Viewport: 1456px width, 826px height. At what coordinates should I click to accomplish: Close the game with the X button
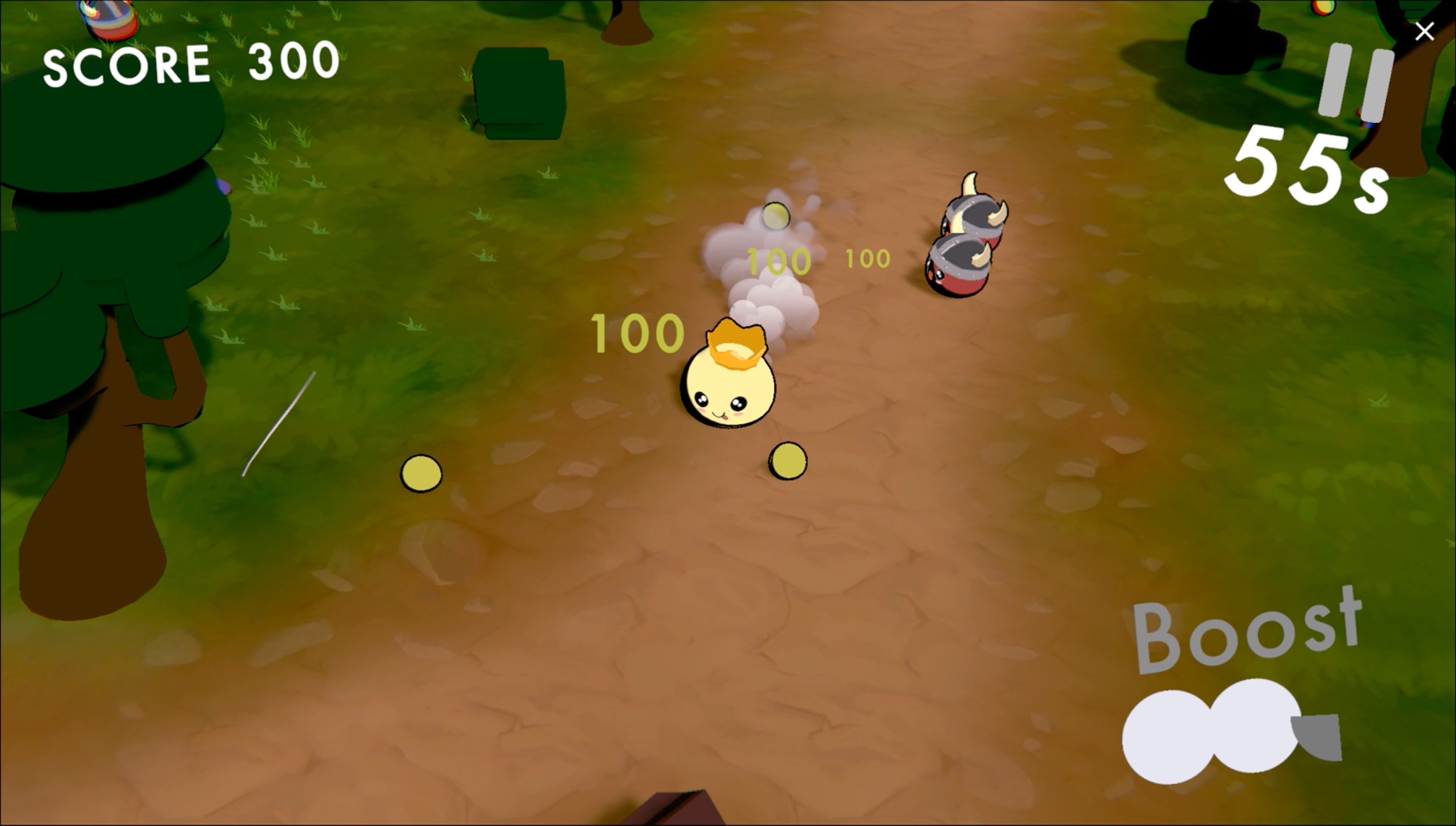pyautogui.click(x=1423, y=32)
